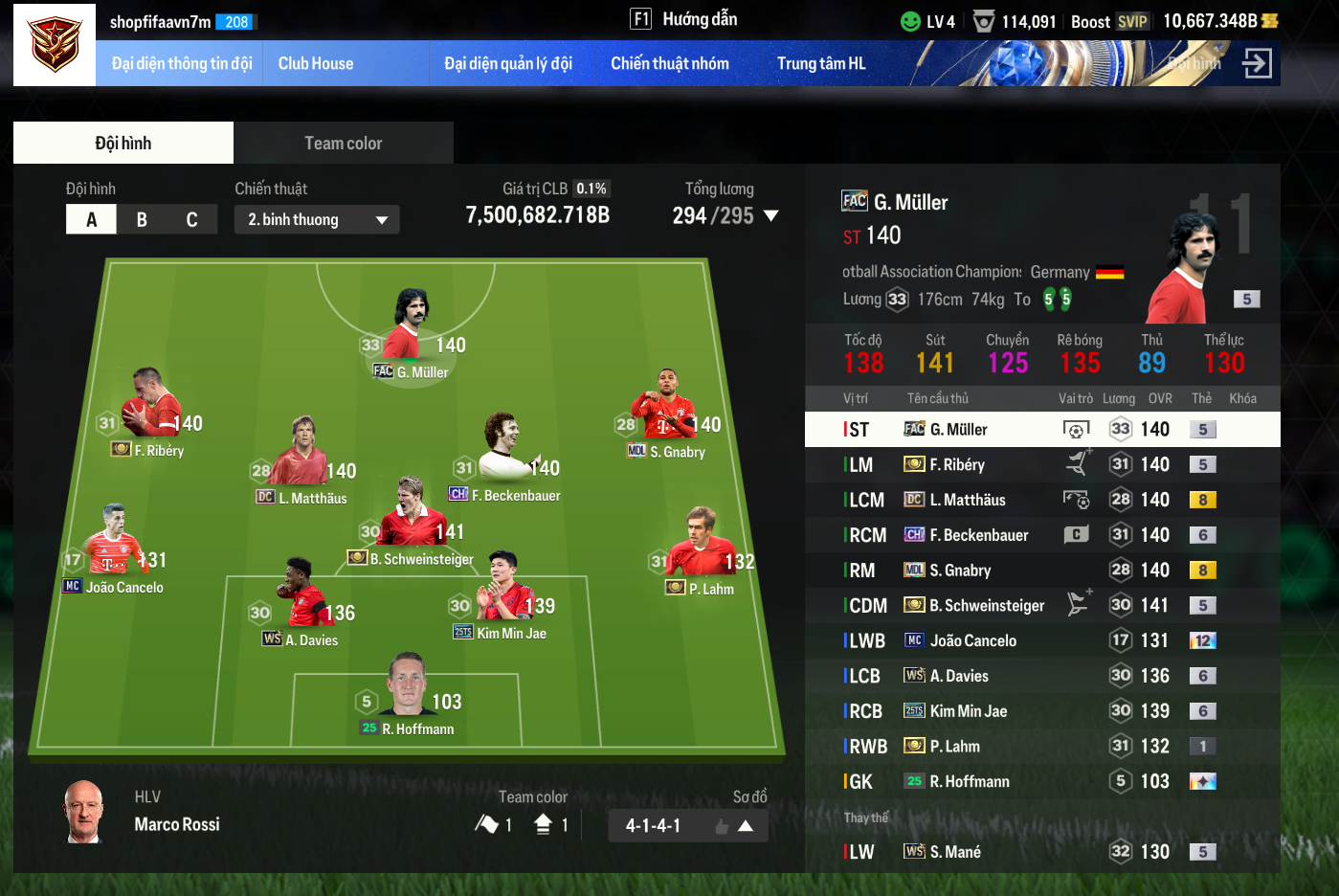Select substitute S. Mané row

click(x=1042, y=852)
